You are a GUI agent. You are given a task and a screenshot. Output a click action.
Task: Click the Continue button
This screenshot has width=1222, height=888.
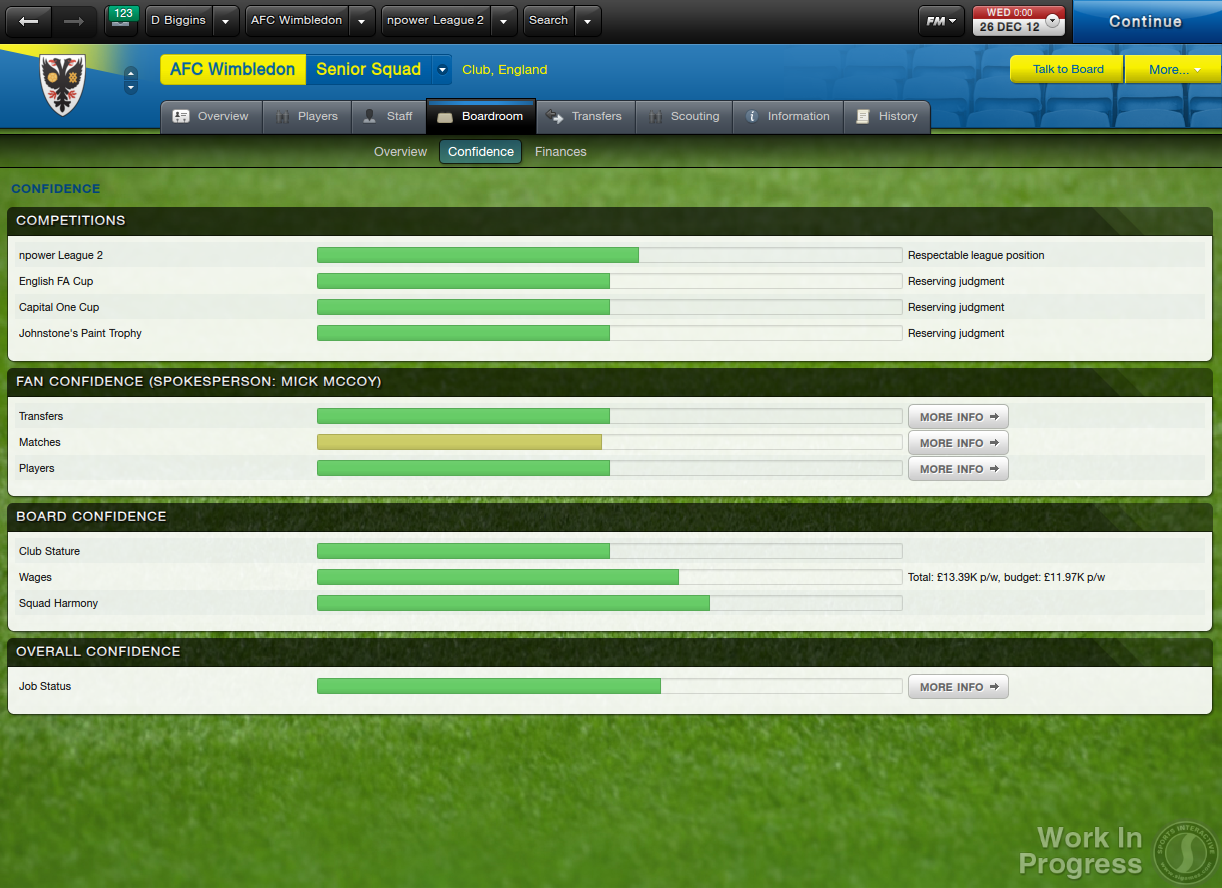[x=1145, y=21]
